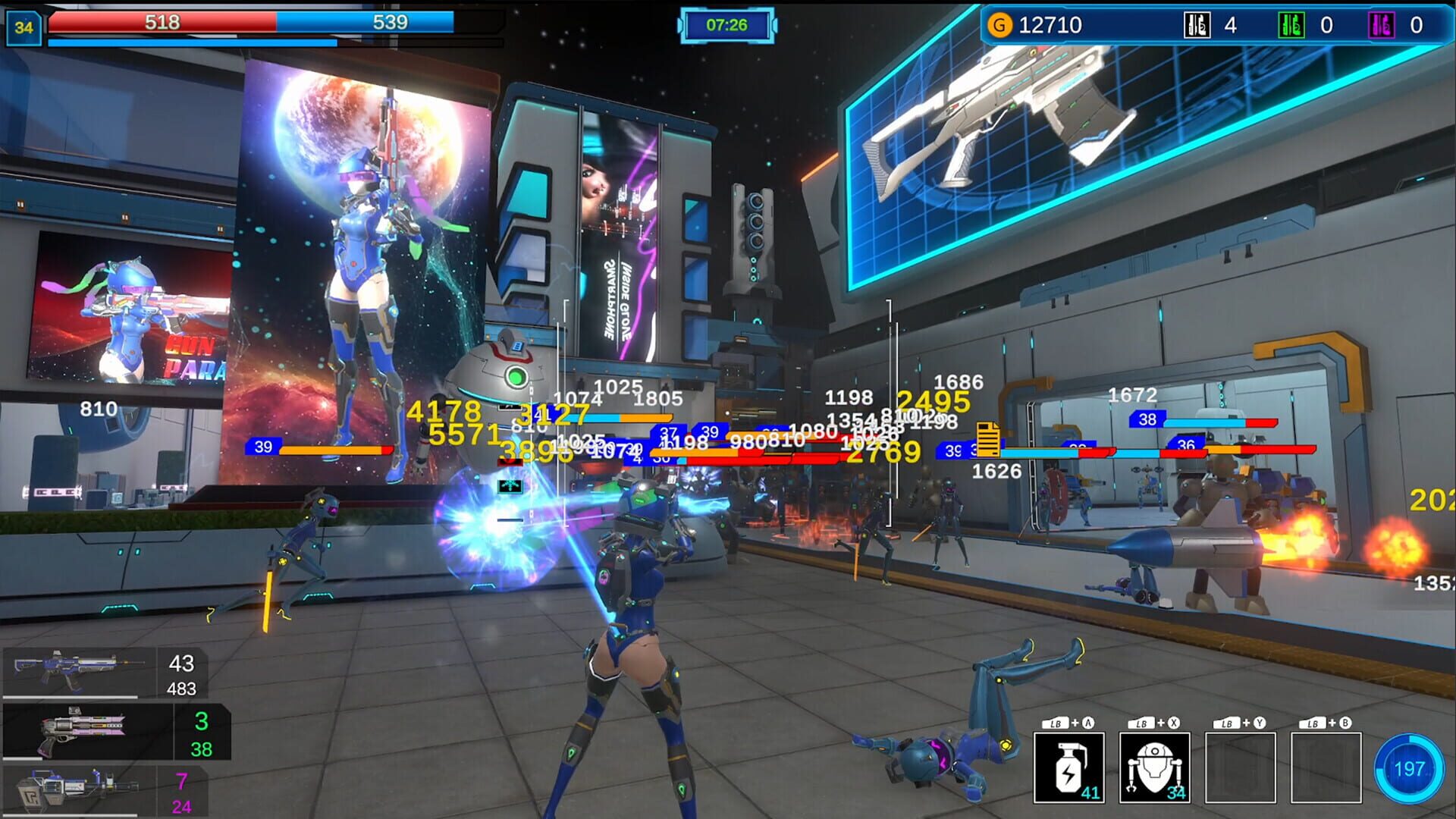The height and width of the screenshot is (819, 1456).
Task: Click the match timer showing 07:26
Action: [728, 24]
